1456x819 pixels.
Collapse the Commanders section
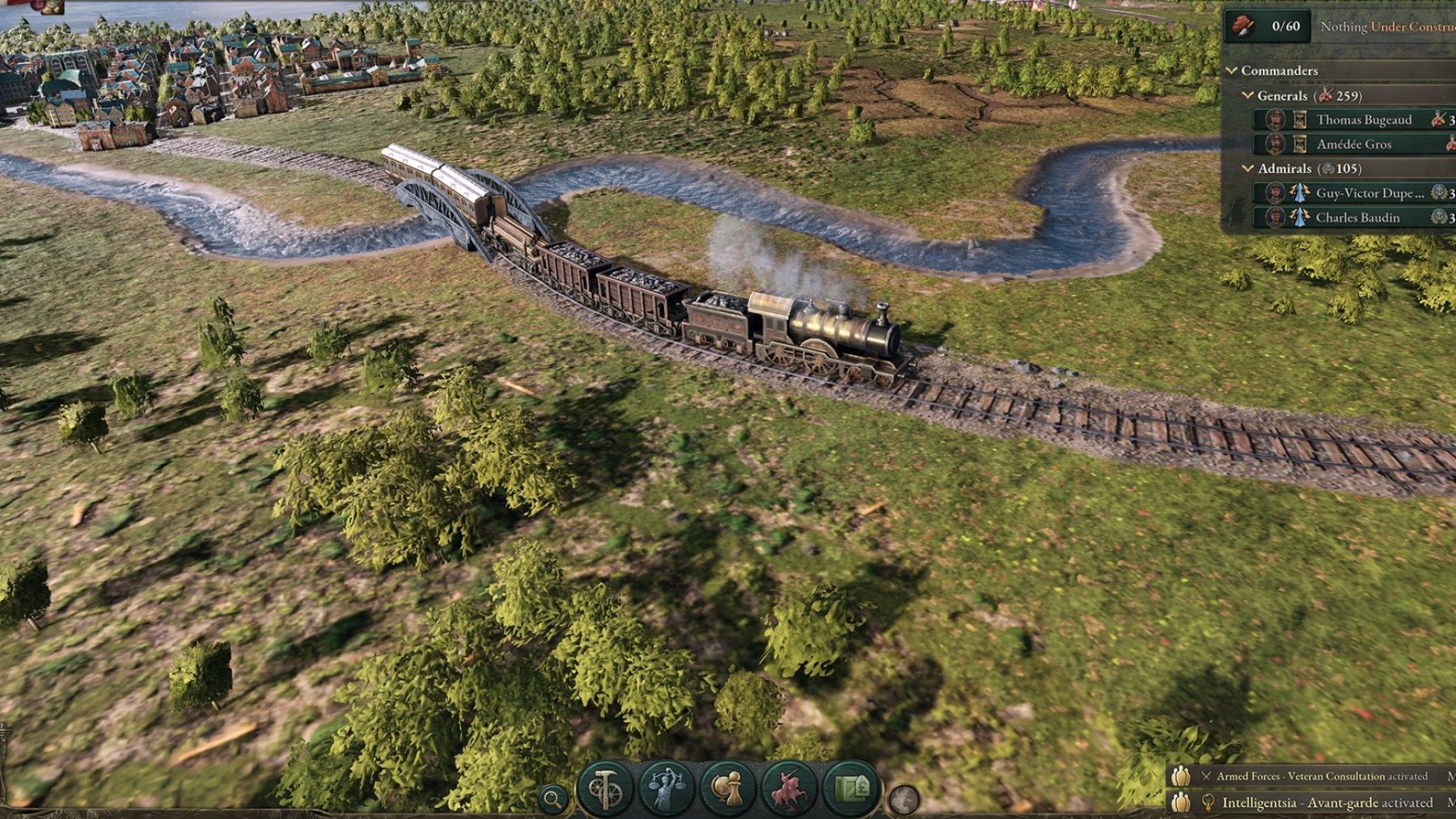(1232, 71)
